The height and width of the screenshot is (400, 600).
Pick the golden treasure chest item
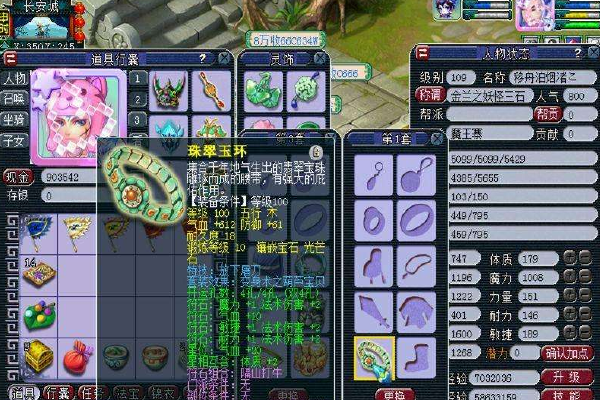click(x=39, y=356)
